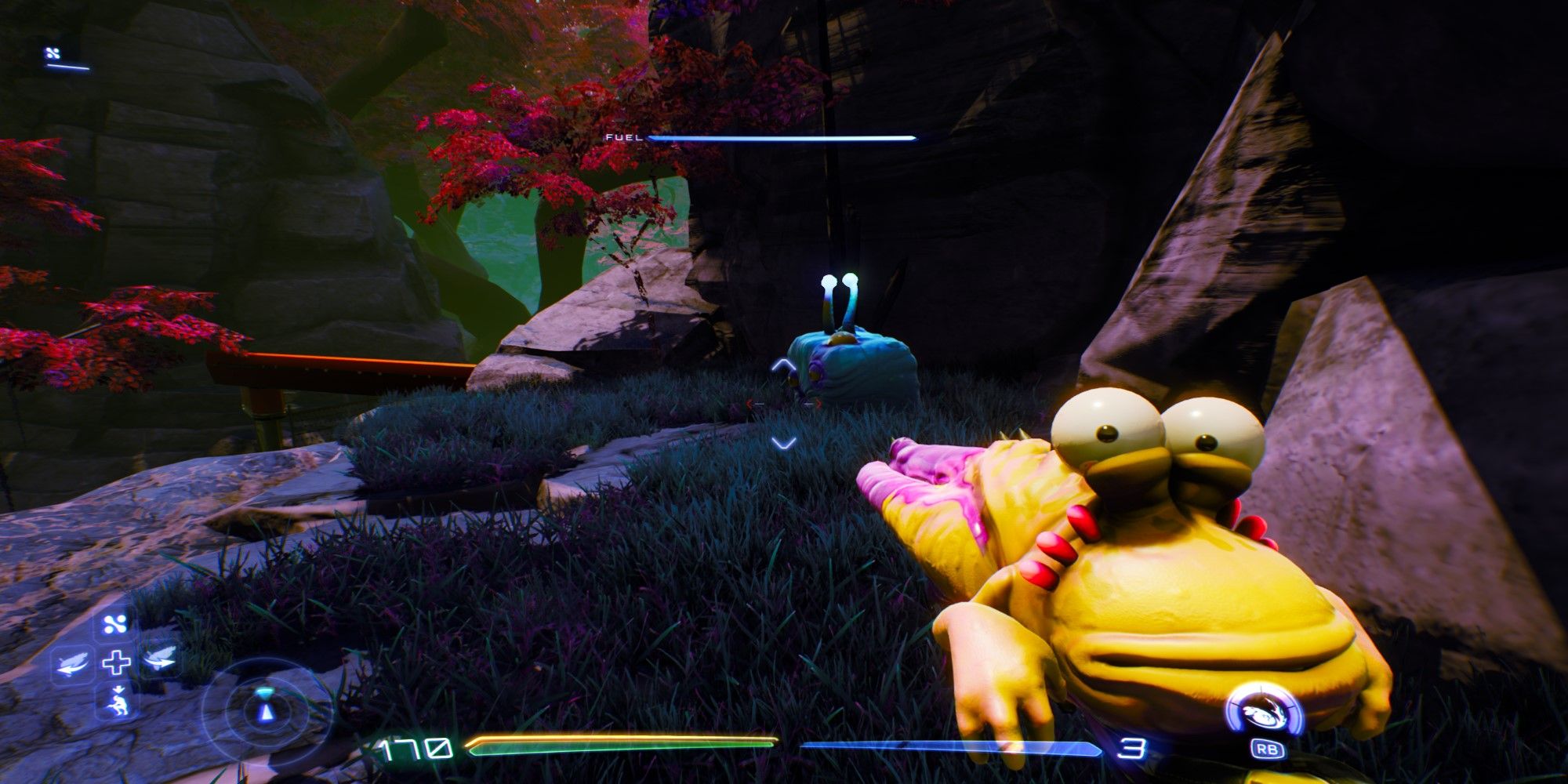
Task: Expand the down-arrow marker over the crouch icon
Action: 119,688
